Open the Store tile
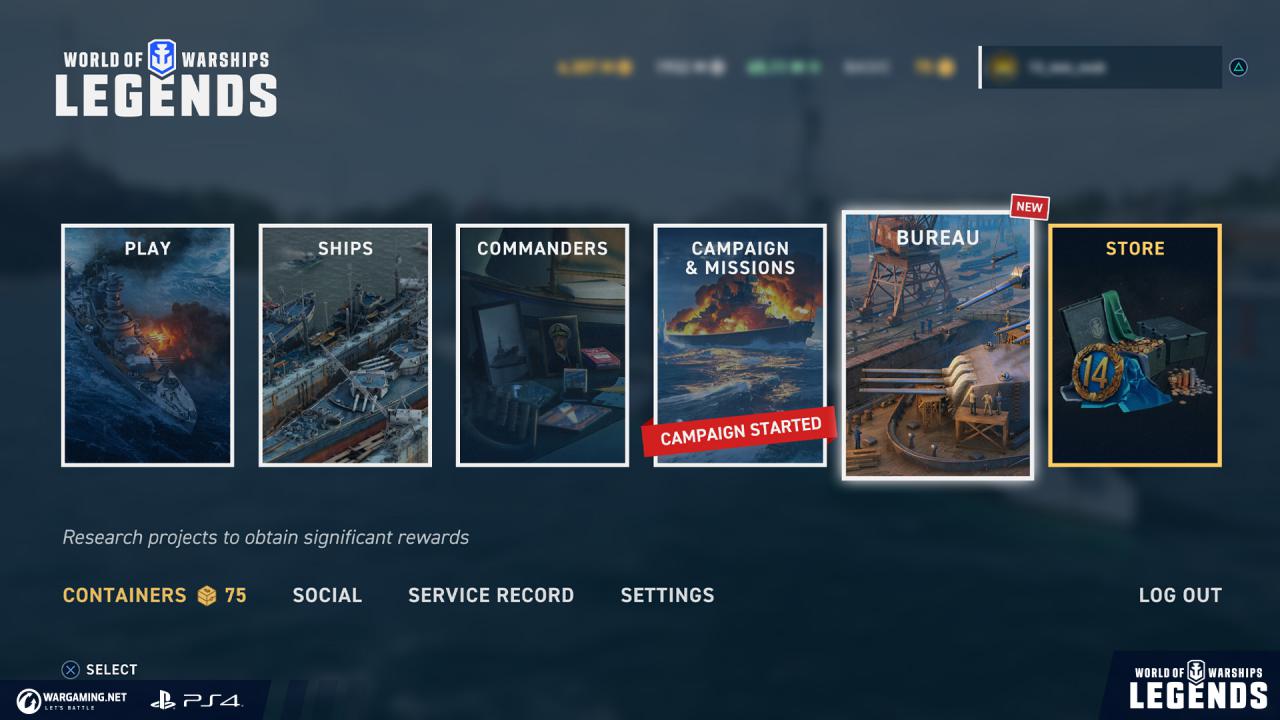Screen dimensions: 1280x720 [1135, 345]
